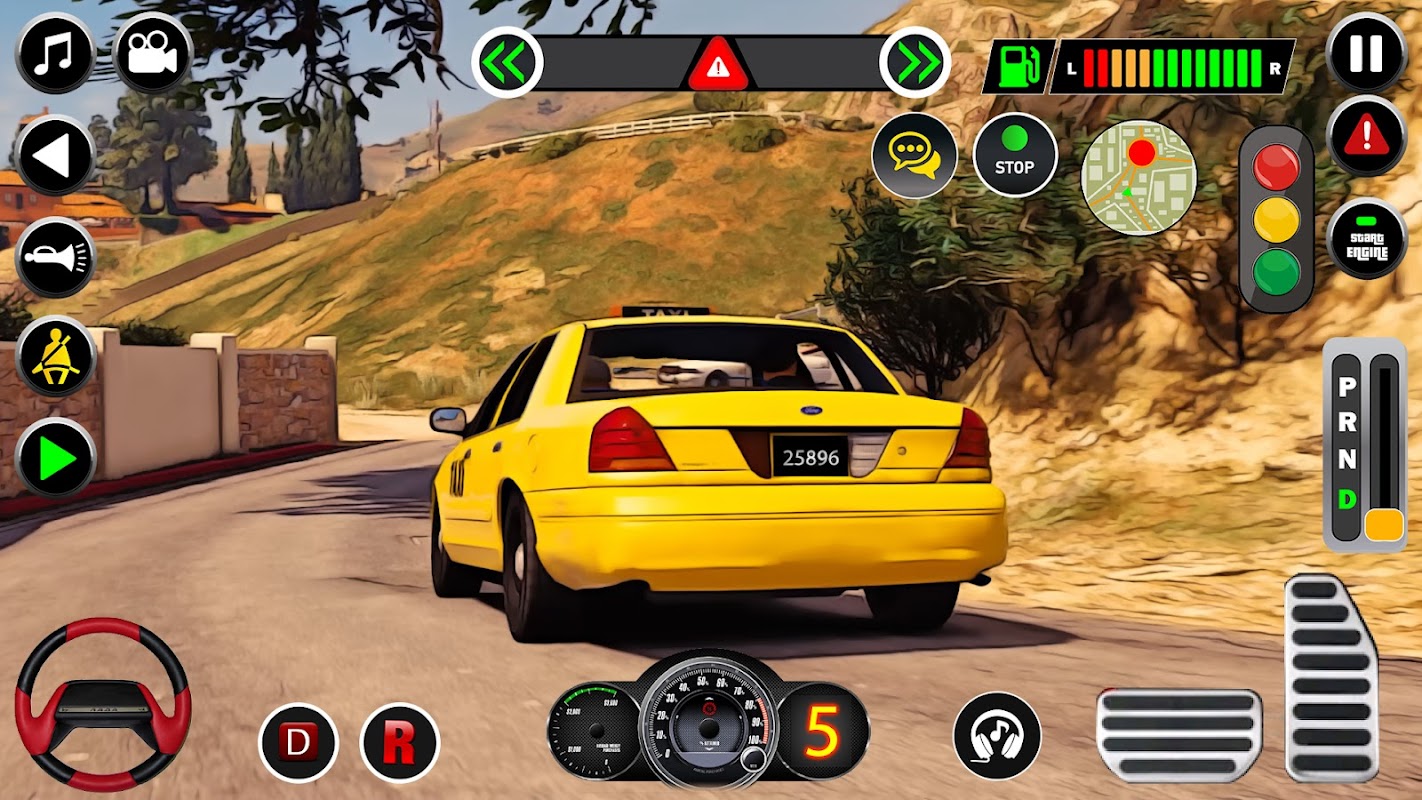Select the D drive gear button
This screenshot has width=1422, height=800.
click(x=298, y=742)
